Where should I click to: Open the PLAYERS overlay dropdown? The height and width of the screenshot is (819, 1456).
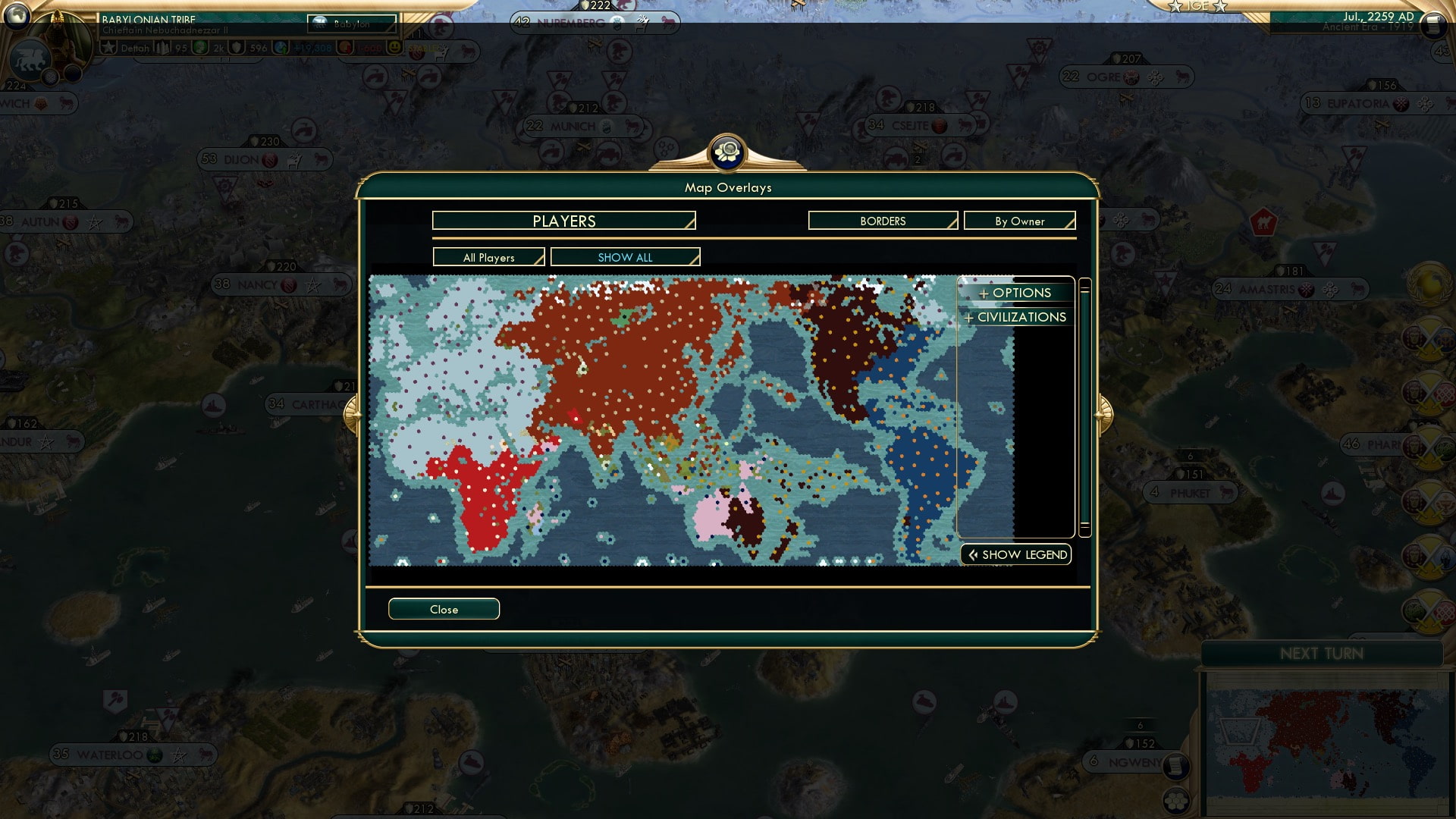click(x=563, y=221)
